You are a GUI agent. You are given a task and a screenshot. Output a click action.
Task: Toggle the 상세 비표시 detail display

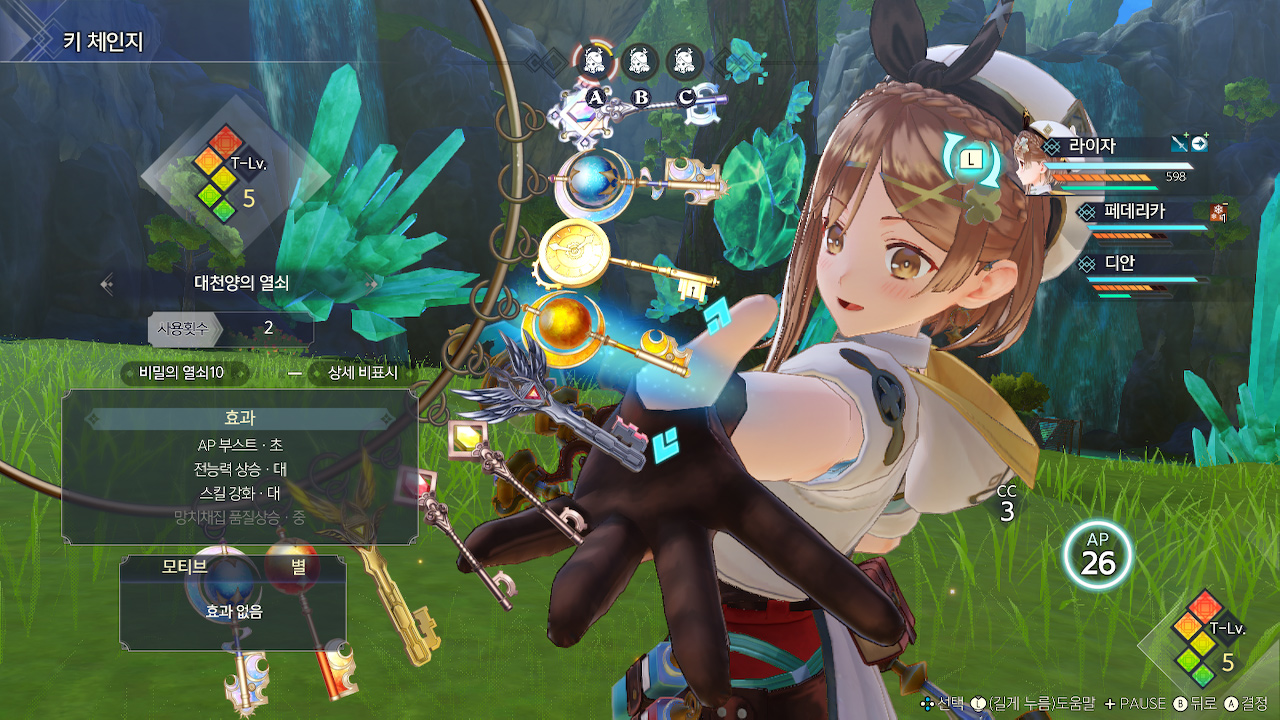[362, 373]
